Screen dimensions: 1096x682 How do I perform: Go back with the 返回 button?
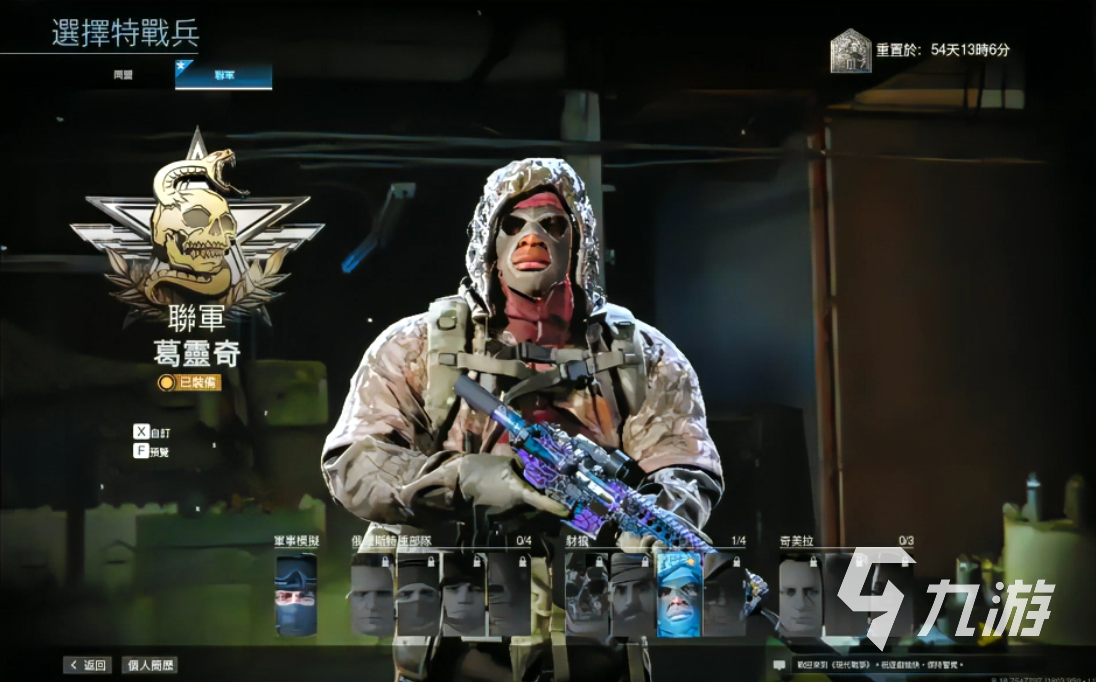tap(88, 665)
